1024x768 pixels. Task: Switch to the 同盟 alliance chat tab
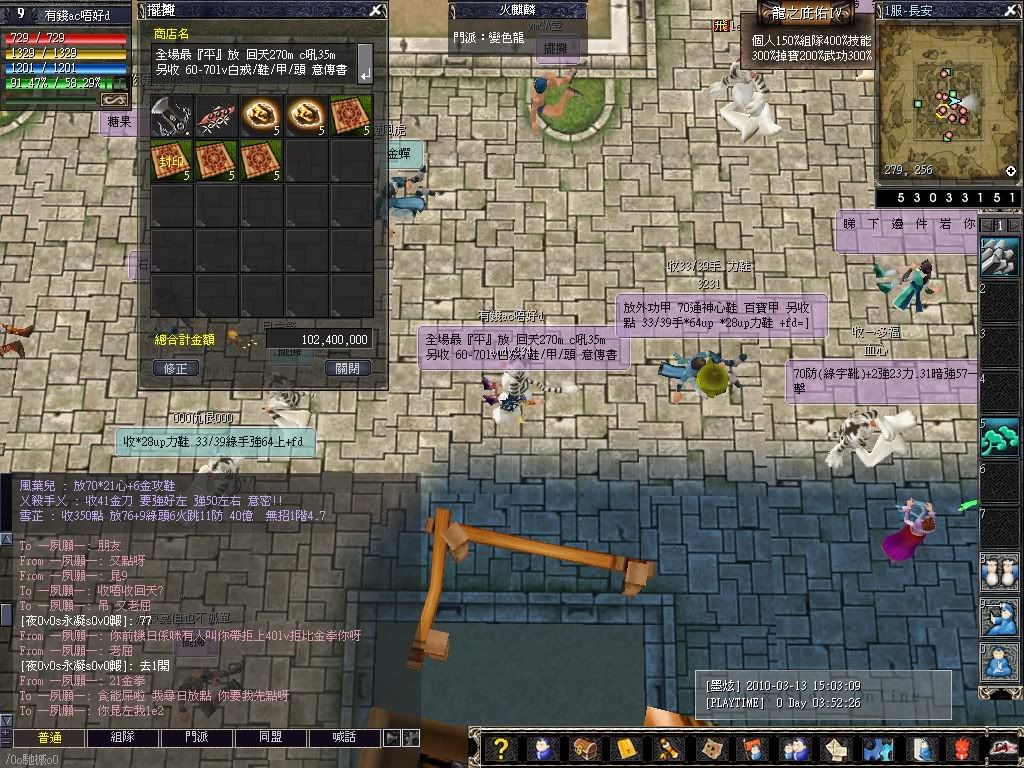pos(270,737)
